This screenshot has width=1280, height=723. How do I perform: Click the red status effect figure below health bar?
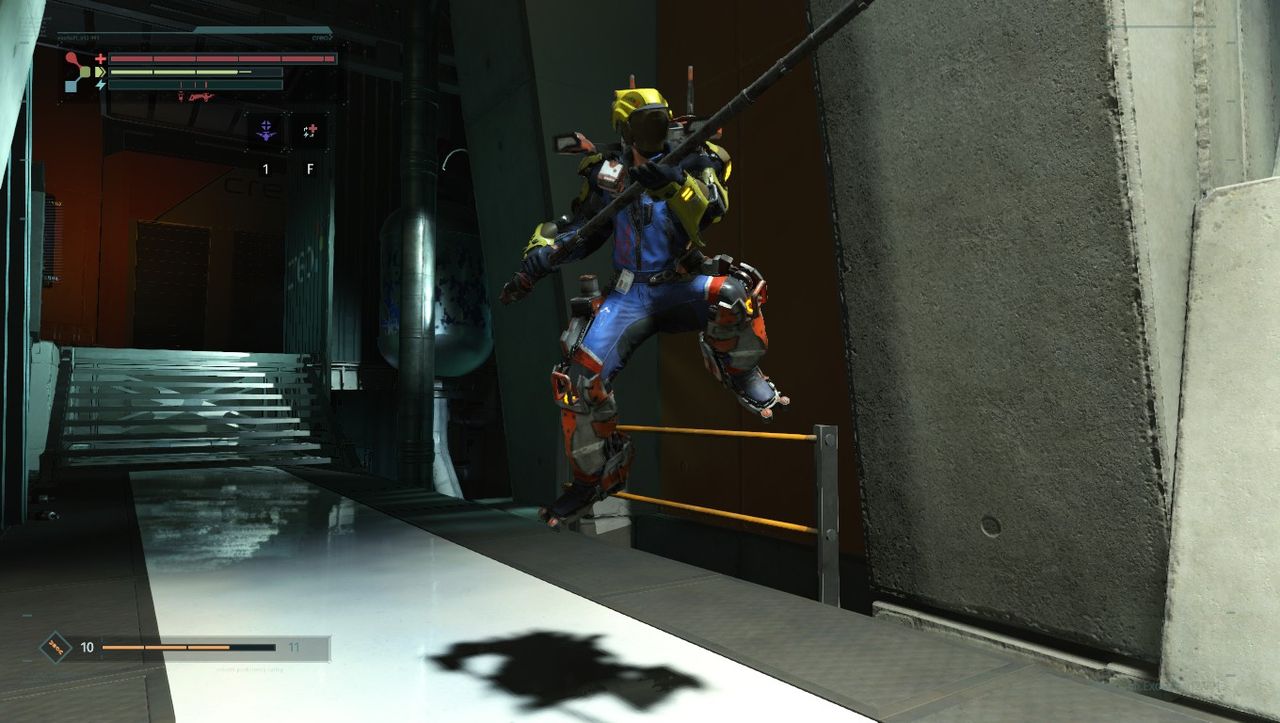pyautogui.click(x=181, y=97)
